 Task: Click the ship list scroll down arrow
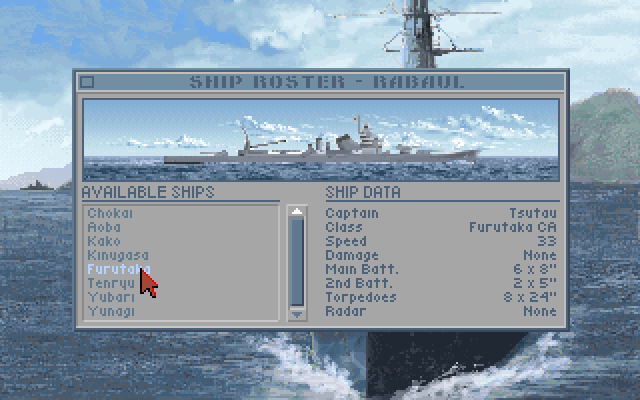click(x=296, y=314)
